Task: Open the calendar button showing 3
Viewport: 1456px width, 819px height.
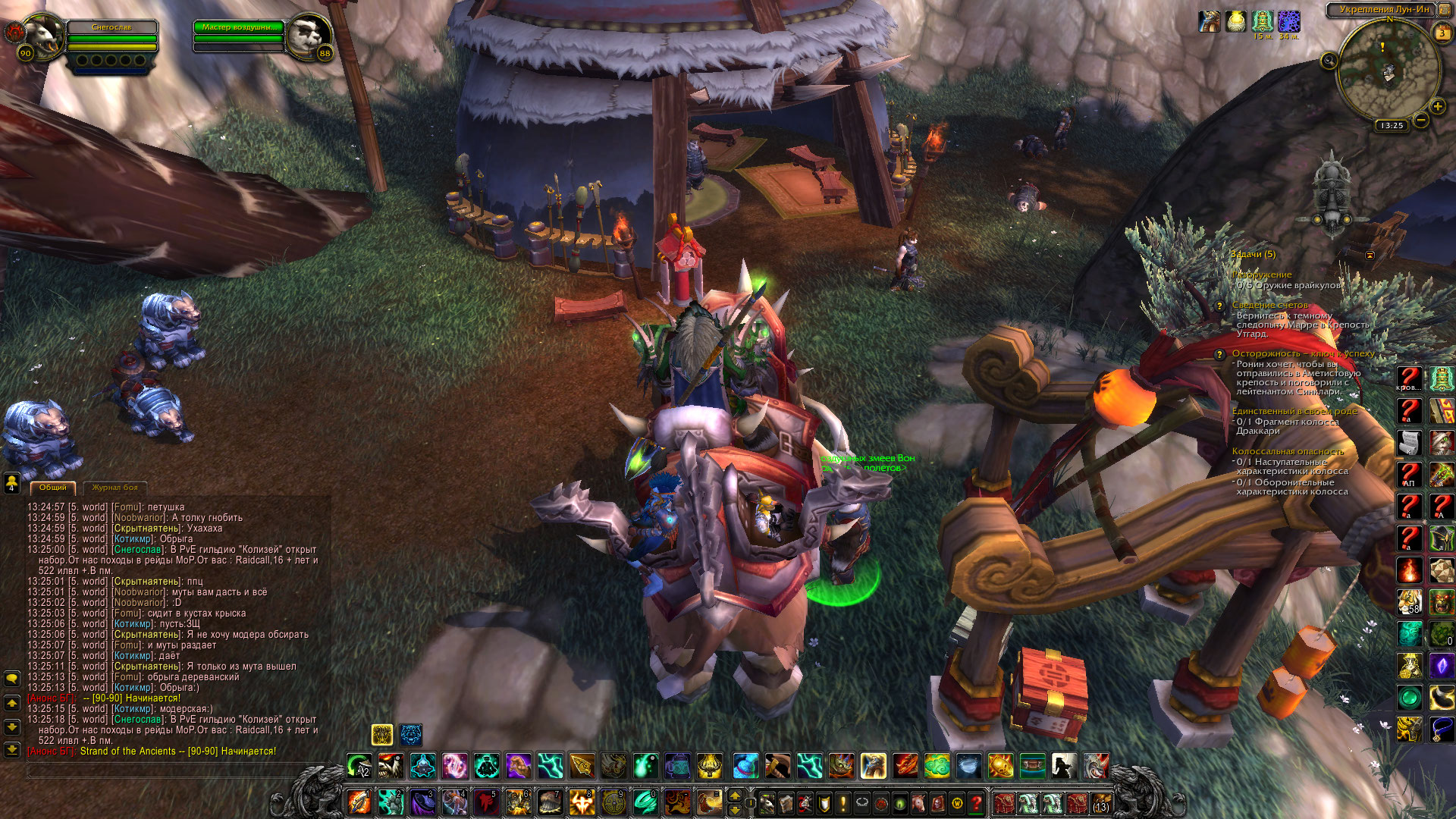Action: 1442,33
